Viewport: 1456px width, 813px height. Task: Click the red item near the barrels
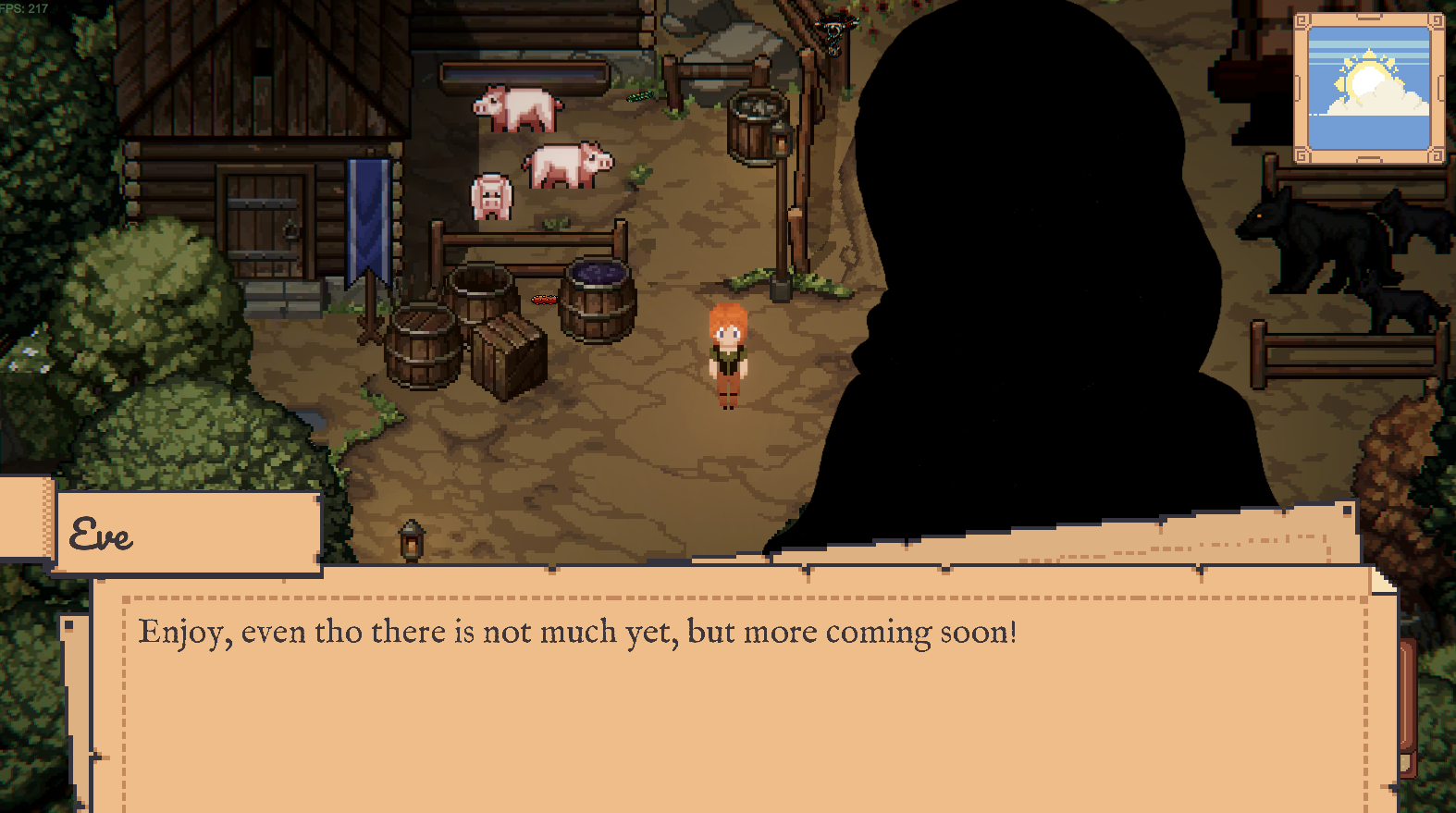click(x=544, y=300)
